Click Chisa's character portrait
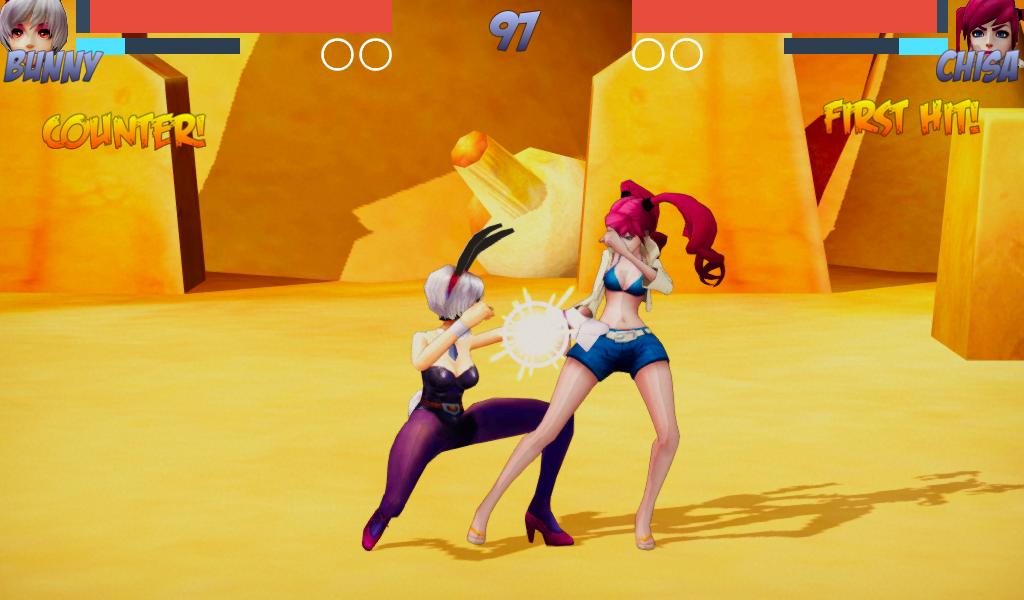Image resolution: width=1024 pixels, height=600 pixels. click(x=986, y=26)
